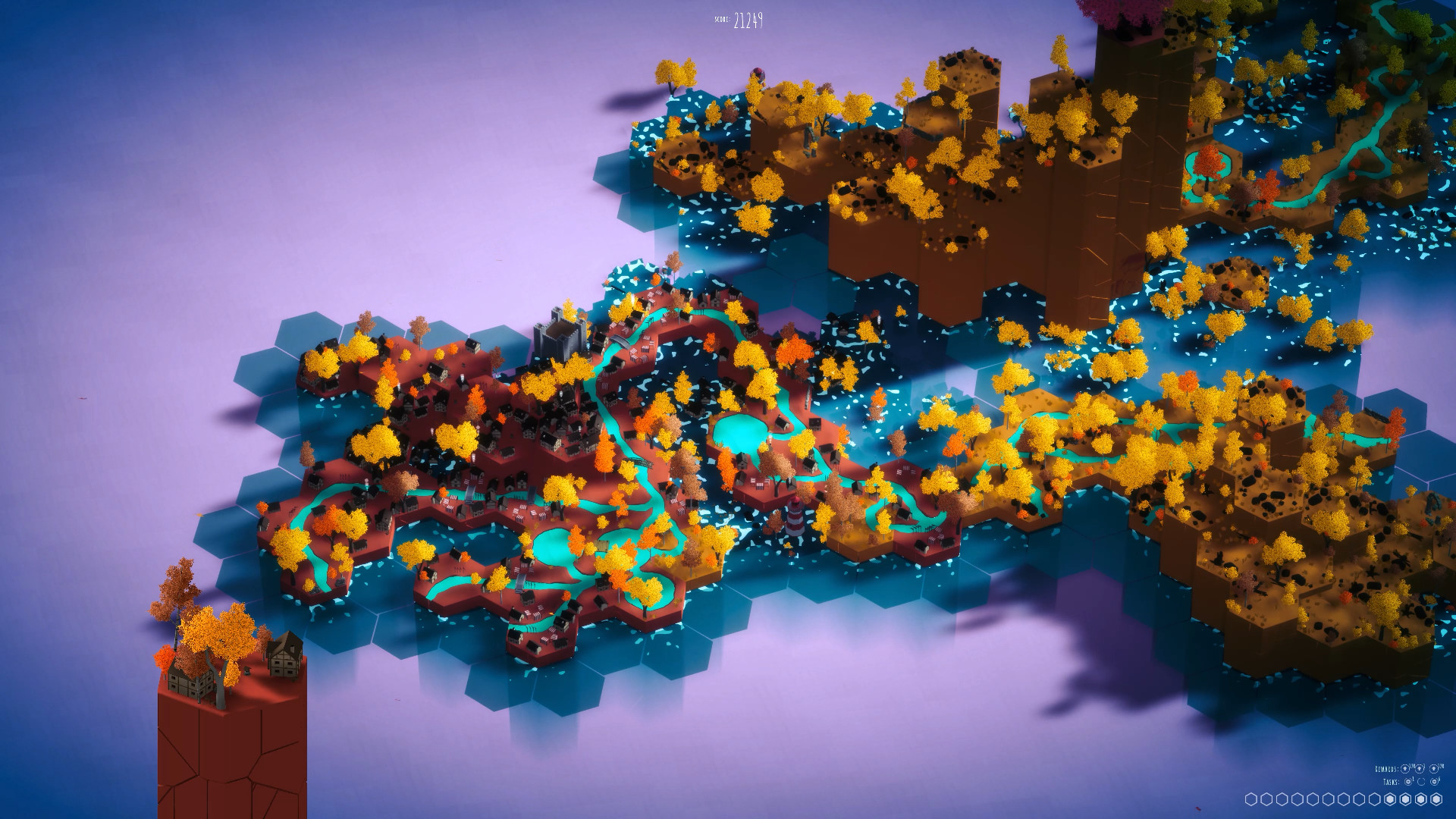Click the second Demands resource icon

point(1420,769)
